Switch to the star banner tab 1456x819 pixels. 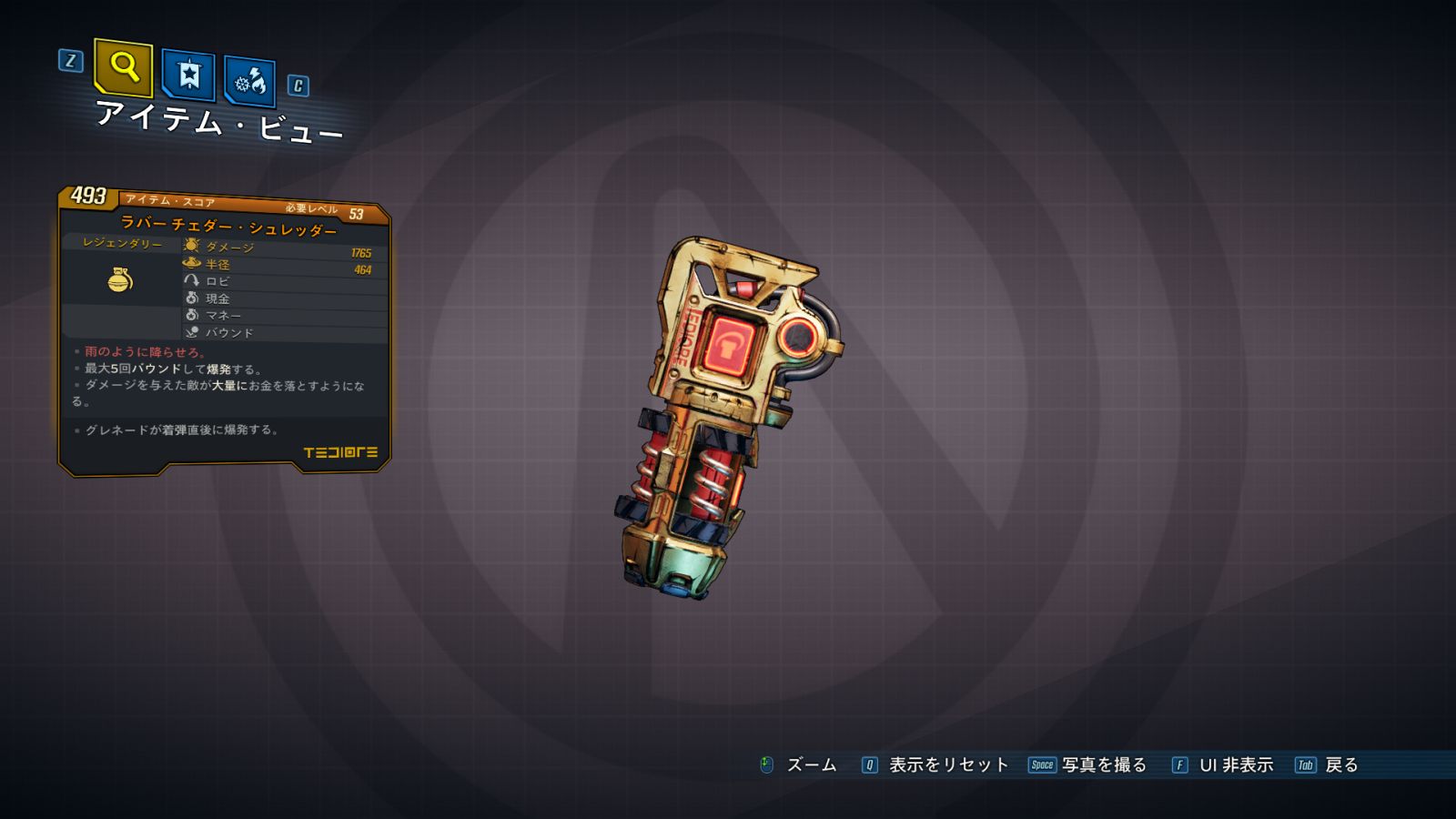[188, 75]
